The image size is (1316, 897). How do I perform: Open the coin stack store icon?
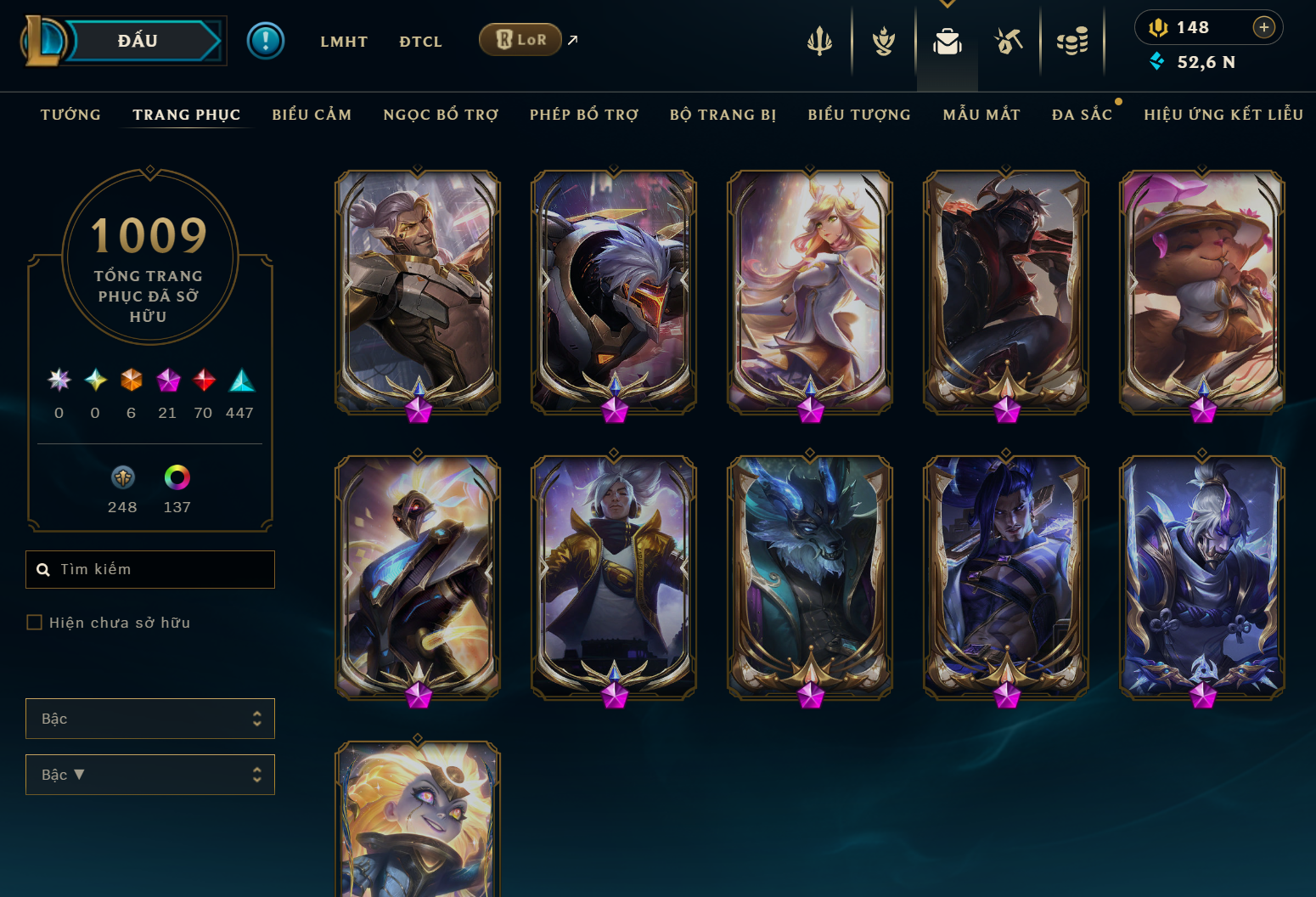(1072, 41)
